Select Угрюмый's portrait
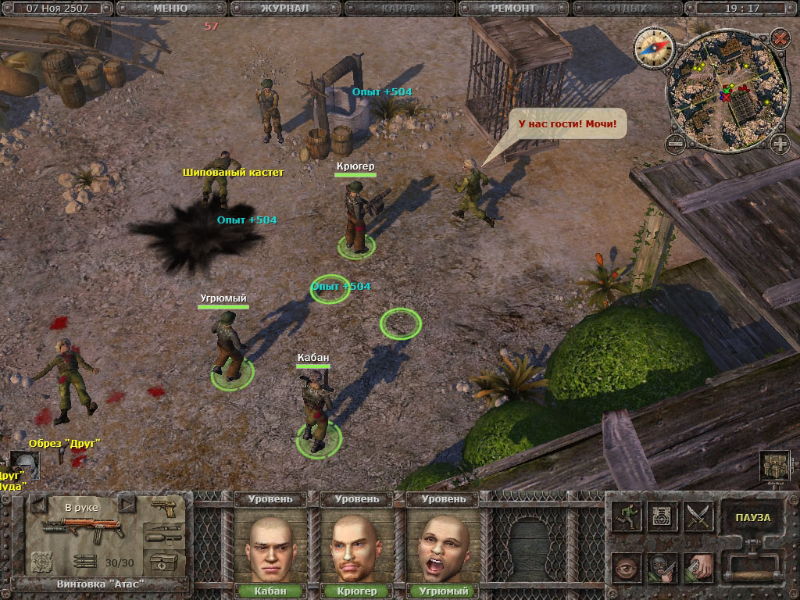The image size is (800, 600). point(444,546)
